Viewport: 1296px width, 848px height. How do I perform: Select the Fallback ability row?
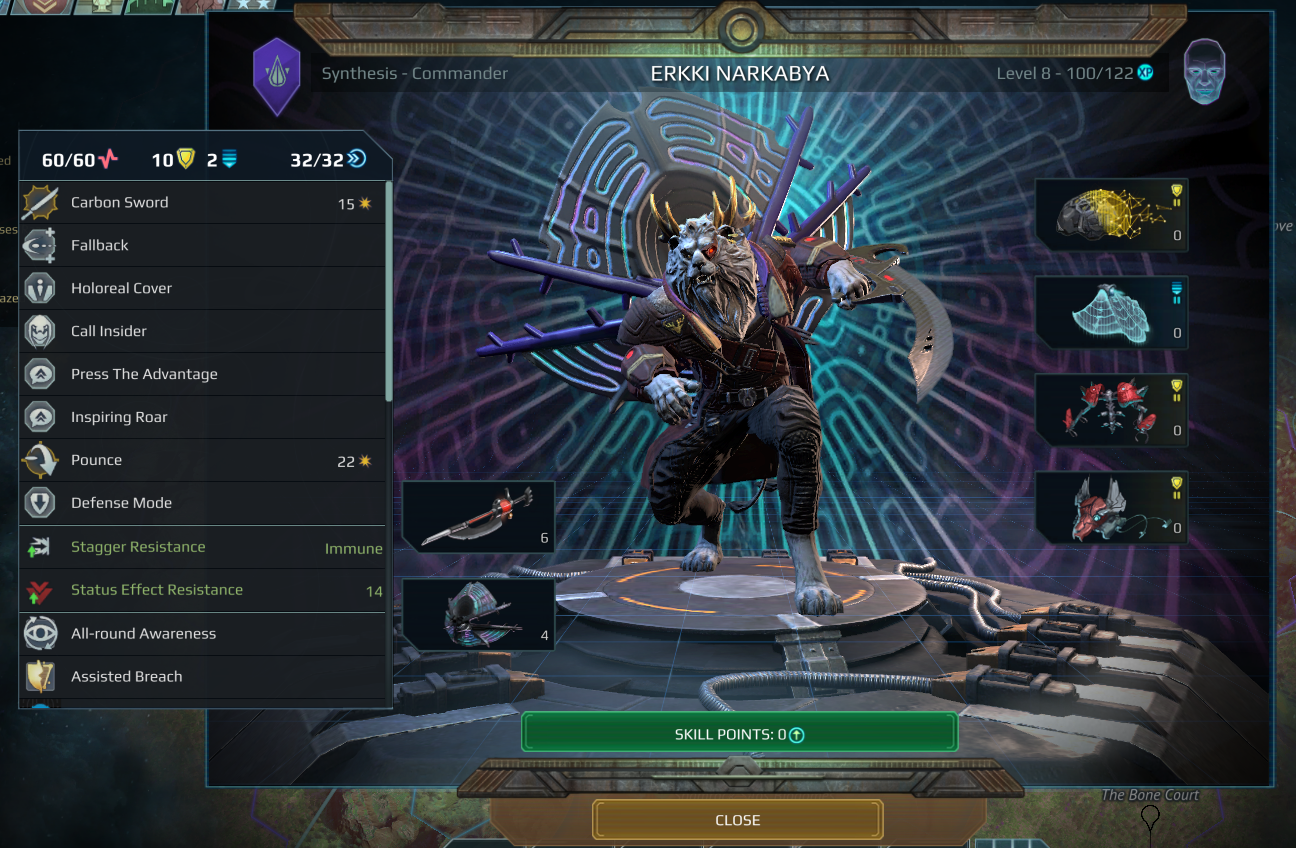(200, 246)
